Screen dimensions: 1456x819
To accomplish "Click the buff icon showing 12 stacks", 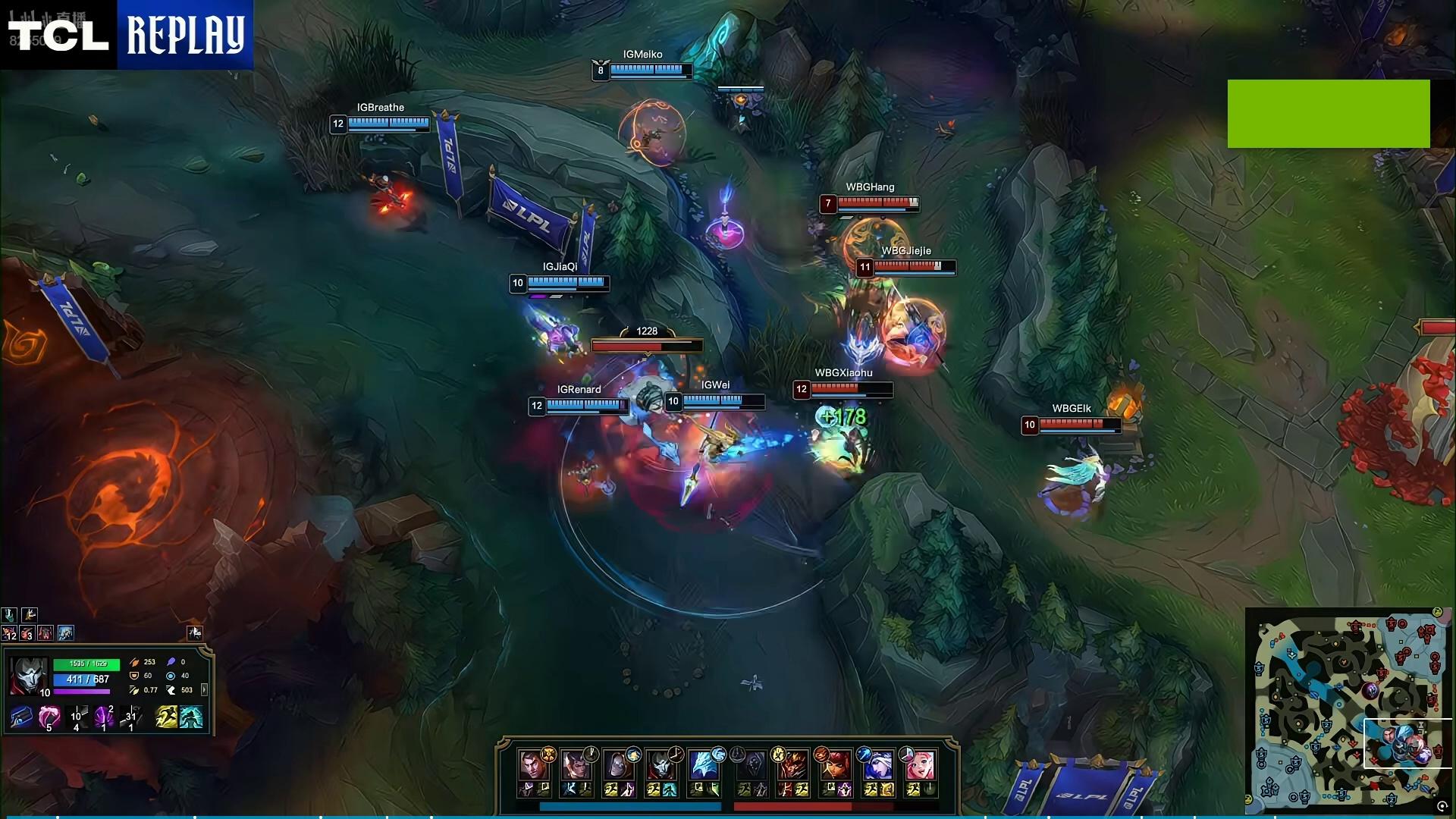I will 9,632.
